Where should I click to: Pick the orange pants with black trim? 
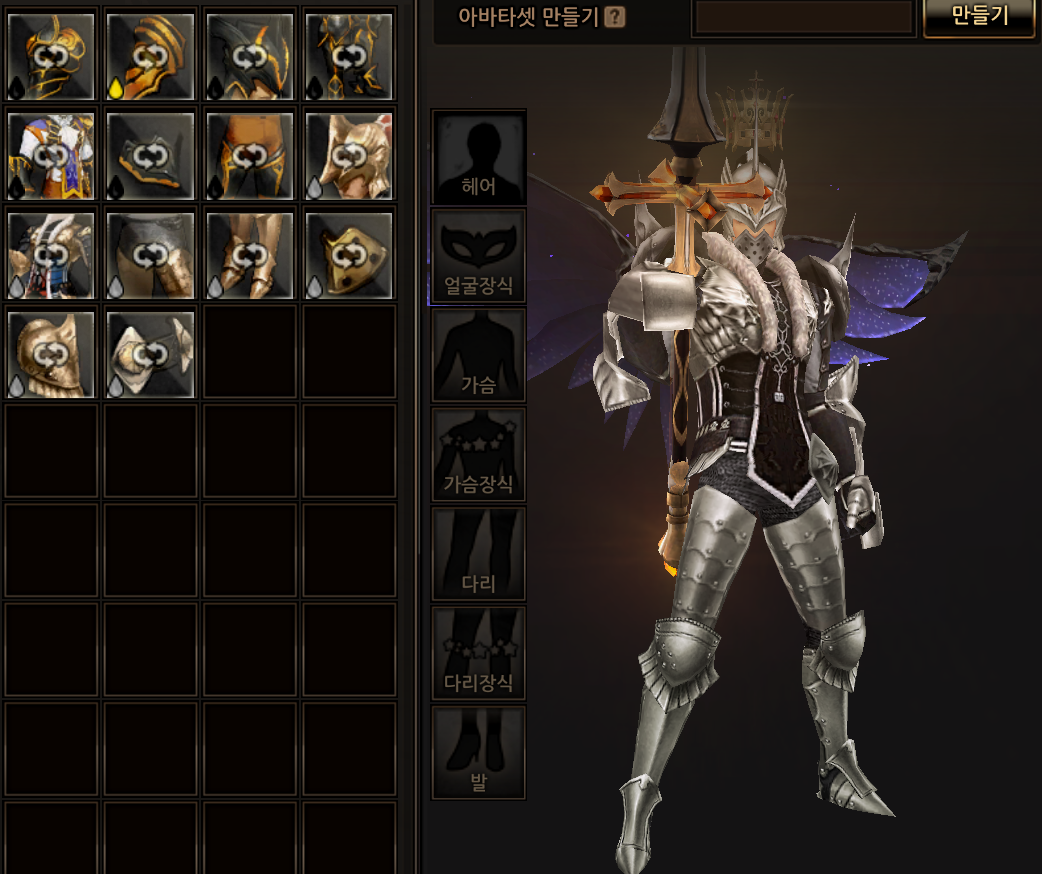pyautogui.click(x=250, y=155)
